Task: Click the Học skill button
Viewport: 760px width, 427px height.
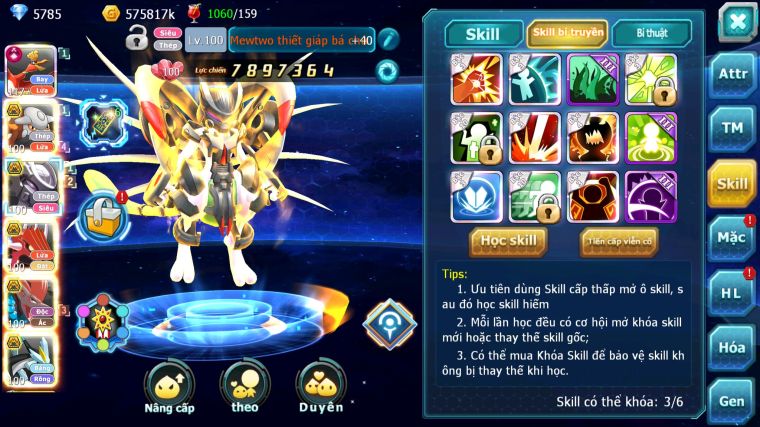Action: coord(508,240)
